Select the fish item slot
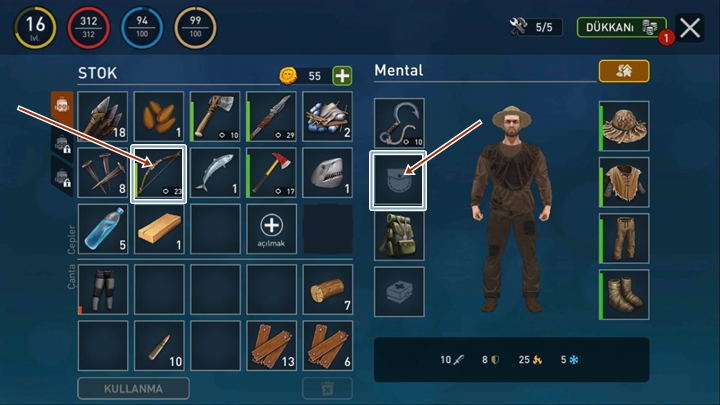 (216, 174)
